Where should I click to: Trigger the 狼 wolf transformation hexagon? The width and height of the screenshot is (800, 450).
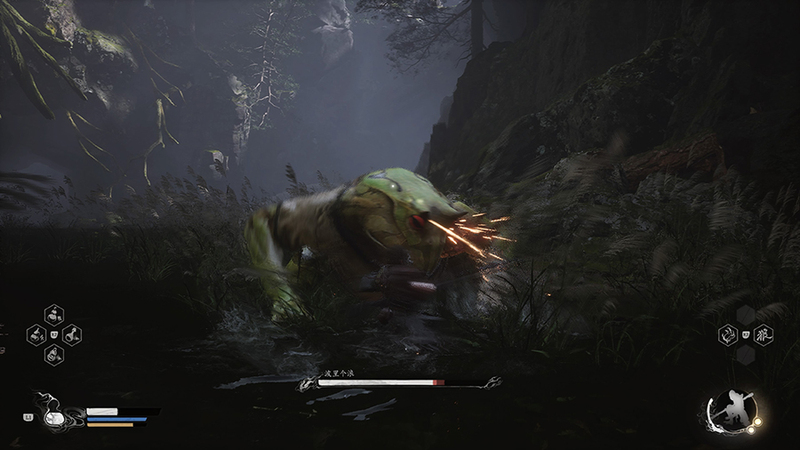[x=762, y=335]
